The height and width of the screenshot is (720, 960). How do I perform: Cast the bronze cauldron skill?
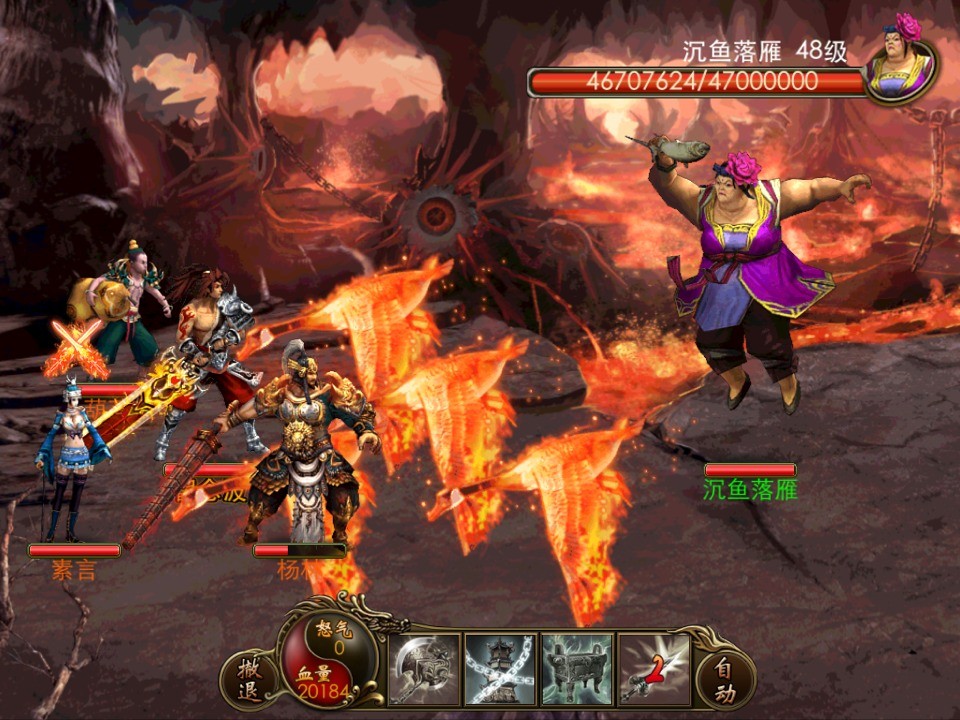click(x=577, y=668)
